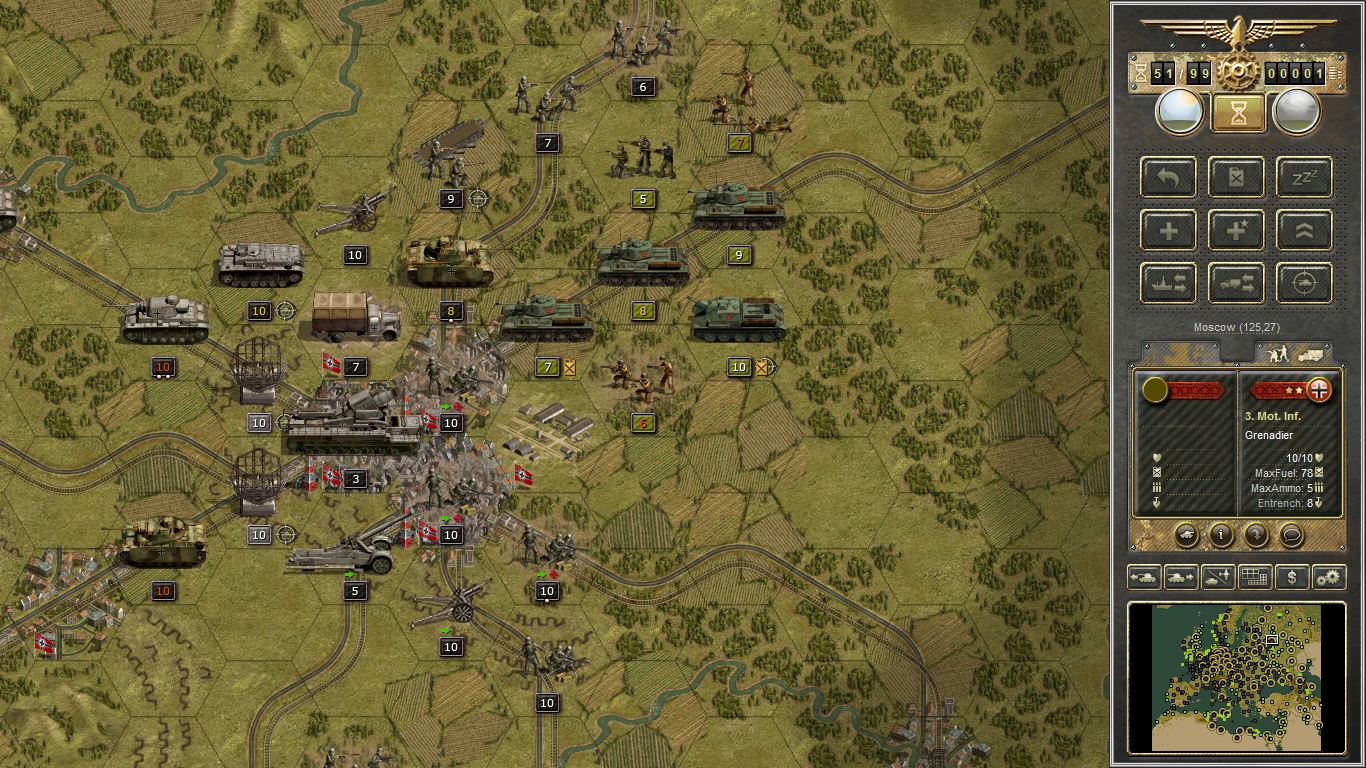Toggle between ground and air unit view
Screen dimensions: 1366x768
[1216, 577]
